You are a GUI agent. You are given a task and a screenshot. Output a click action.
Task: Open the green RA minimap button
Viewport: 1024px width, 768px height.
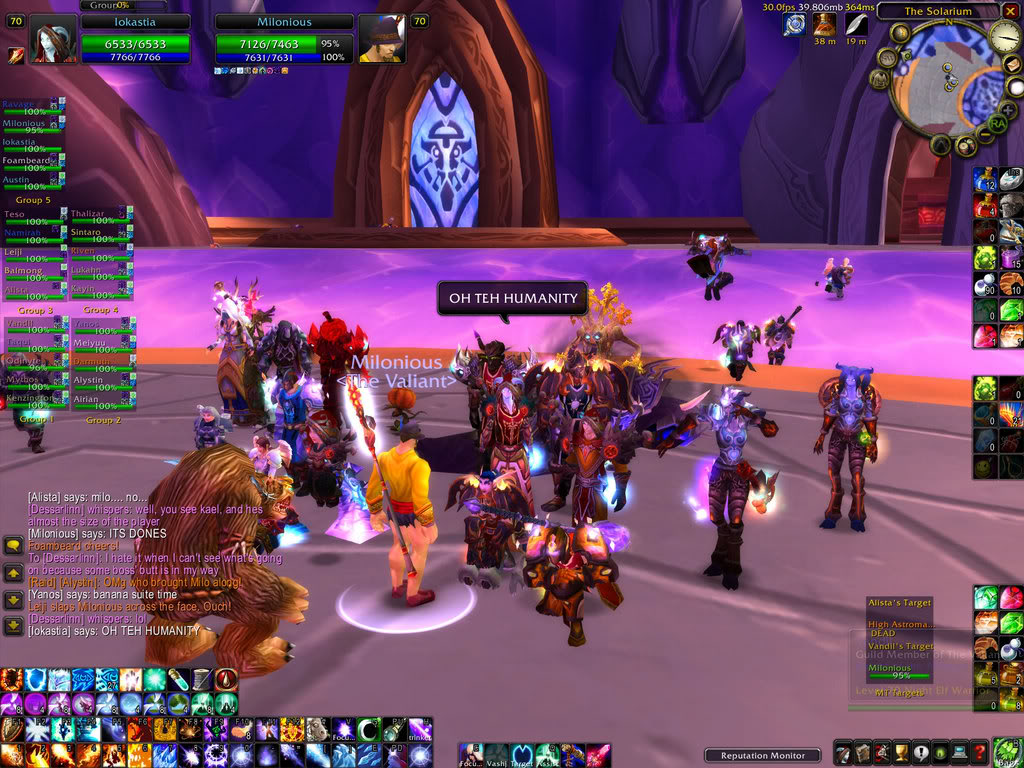click(997, 123)
